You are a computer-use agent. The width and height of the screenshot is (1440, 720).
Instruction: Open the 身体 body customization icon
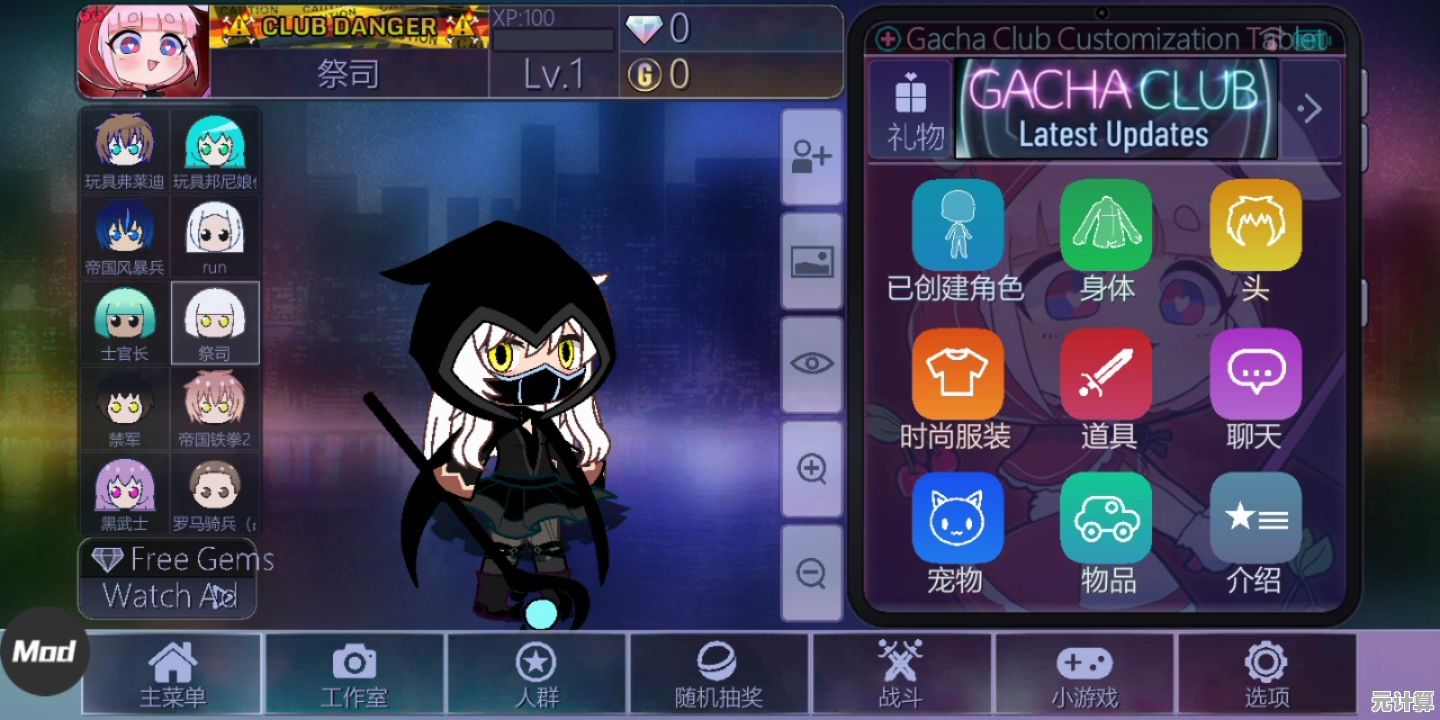click(1107, 225)
